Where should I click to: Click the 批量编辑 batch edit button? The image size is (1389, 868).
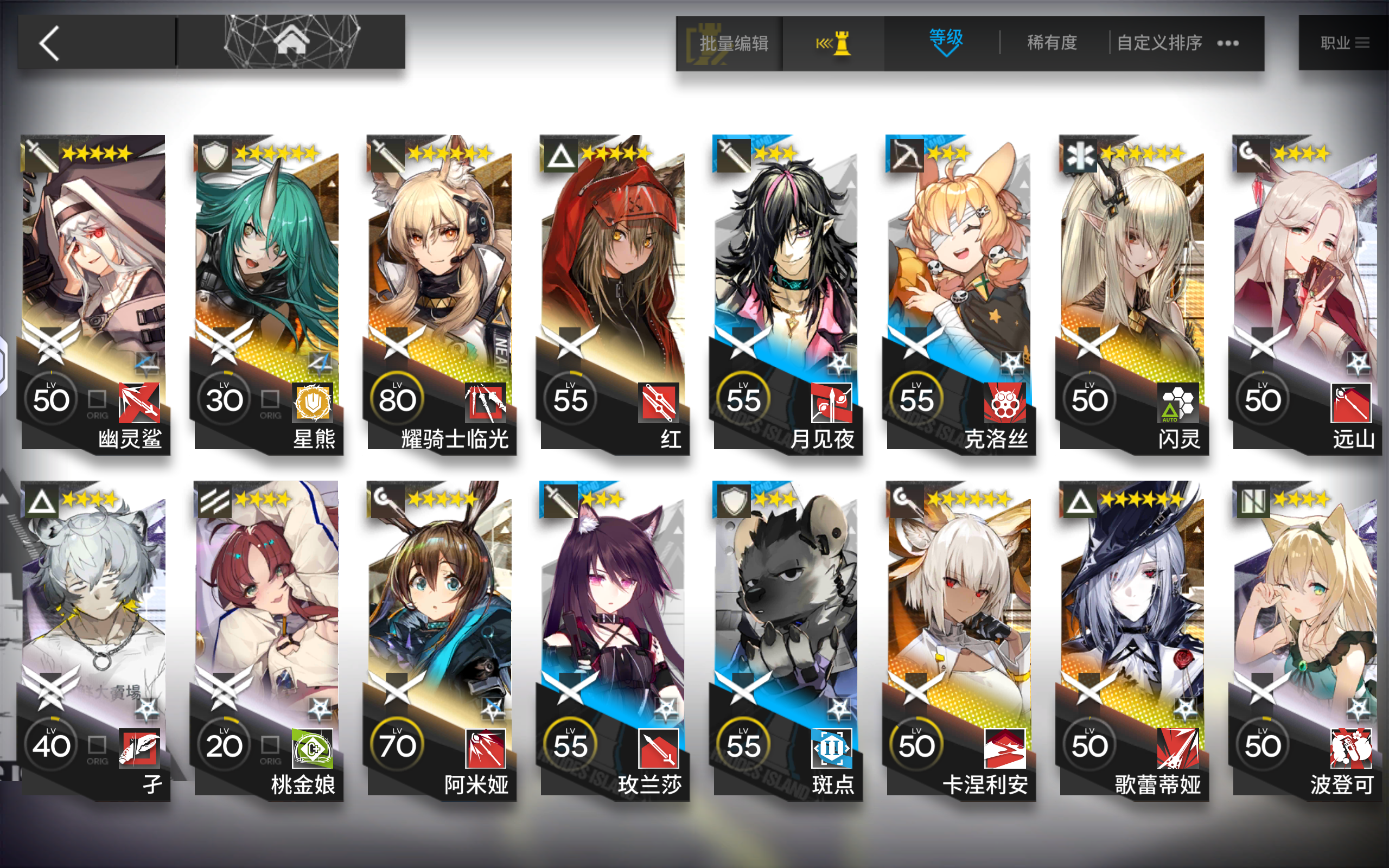pyautogui.click(x=734, y=42)
